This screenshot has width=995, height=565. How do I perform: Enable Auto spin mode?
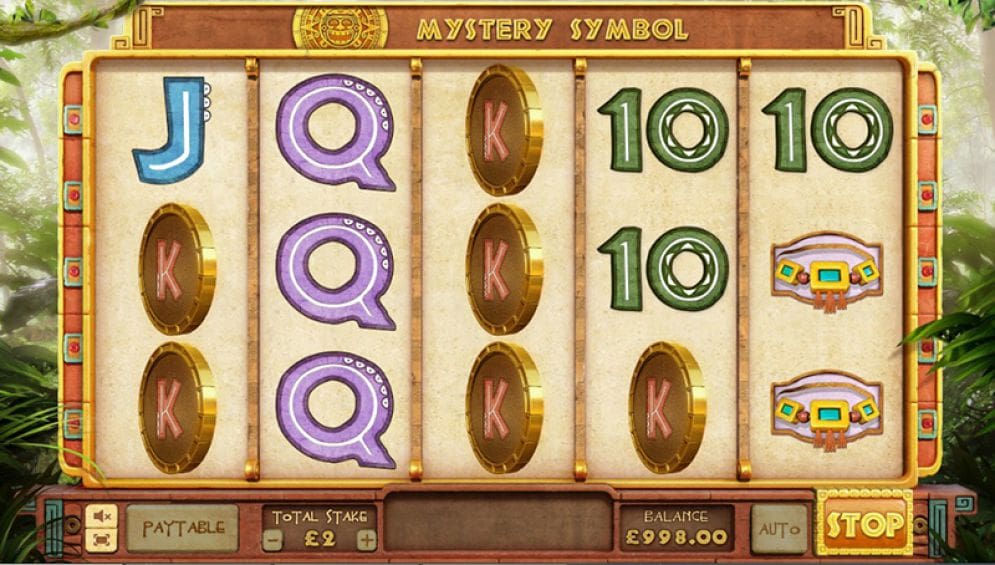[778, 527]
